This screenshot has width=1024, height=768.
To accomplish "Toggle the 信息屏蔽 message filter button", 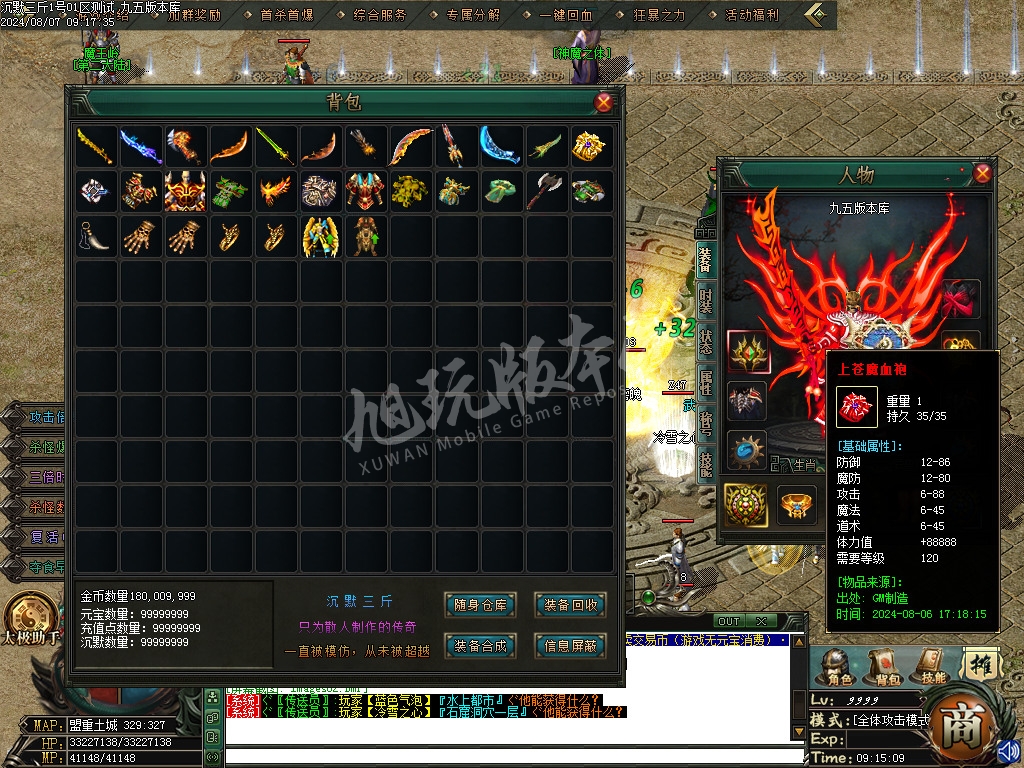I will click(x=571, y=646).
